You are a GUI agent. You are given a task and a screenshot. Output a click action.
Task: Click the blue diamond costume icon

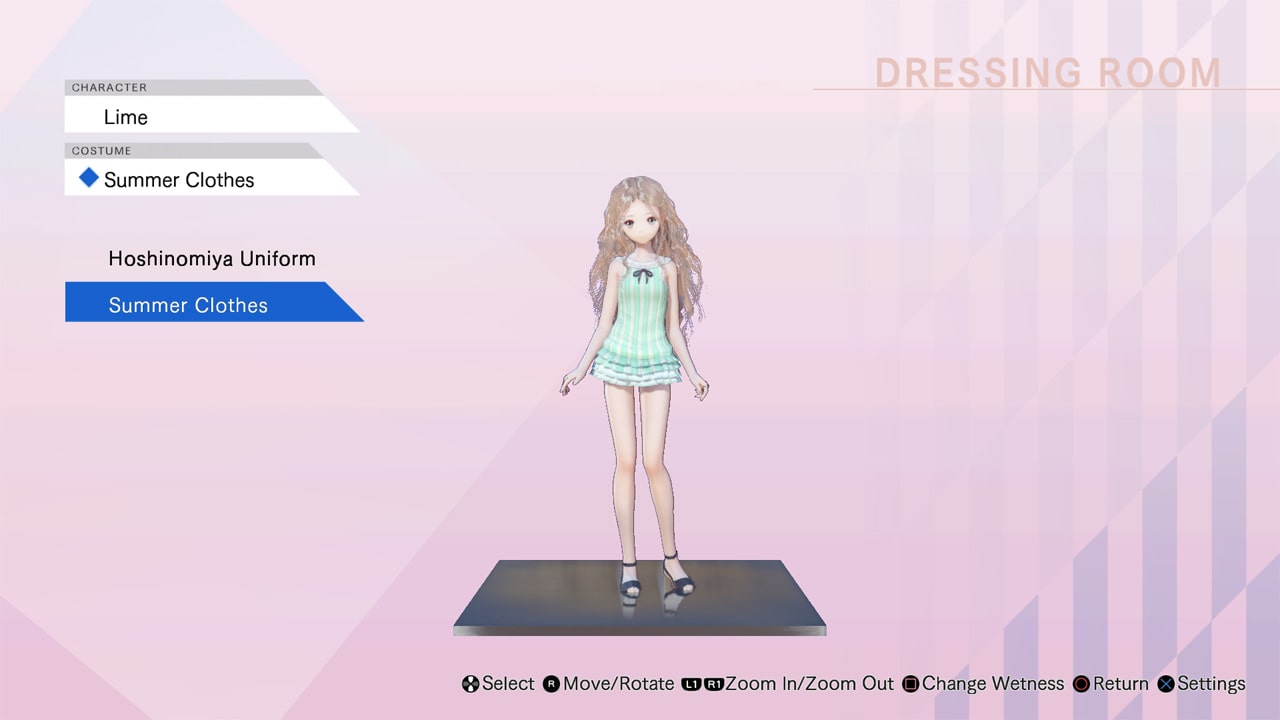pos(88,179)
